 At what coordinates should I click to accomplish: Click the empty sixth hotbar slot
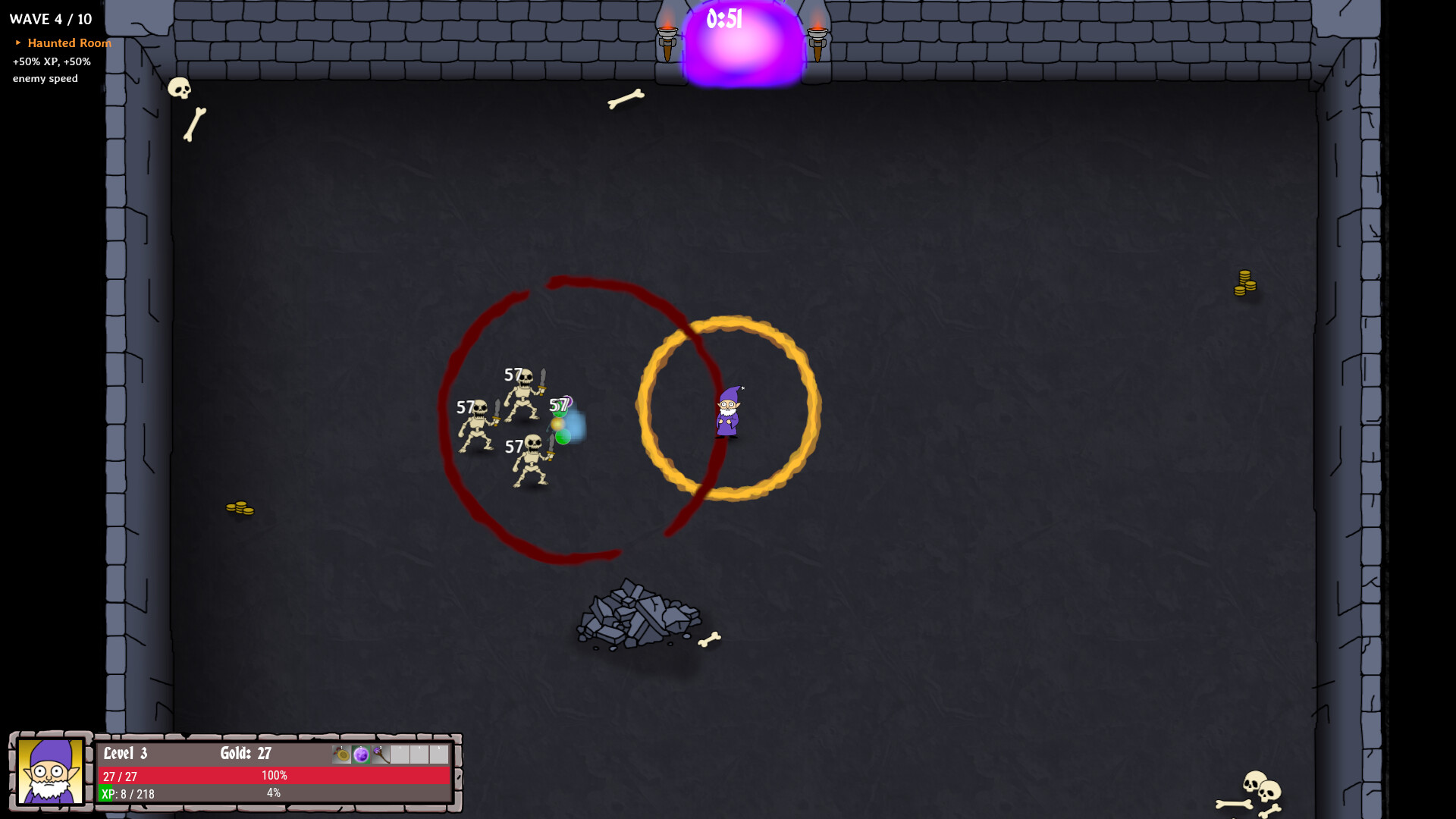coord(440,754)
